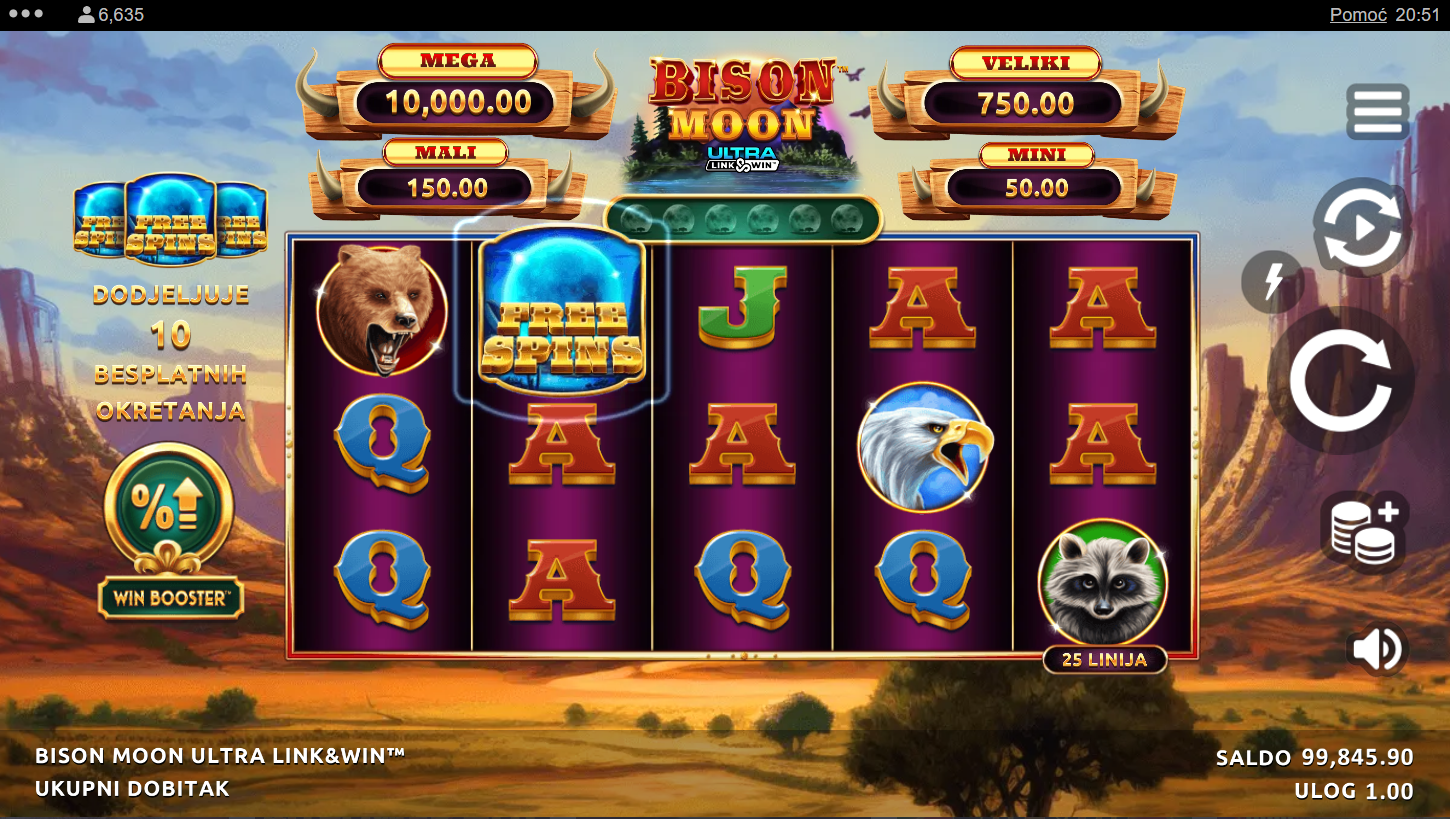Spin the reels with the large spin button
The image size is (1450, 819).
point(1340,381)
